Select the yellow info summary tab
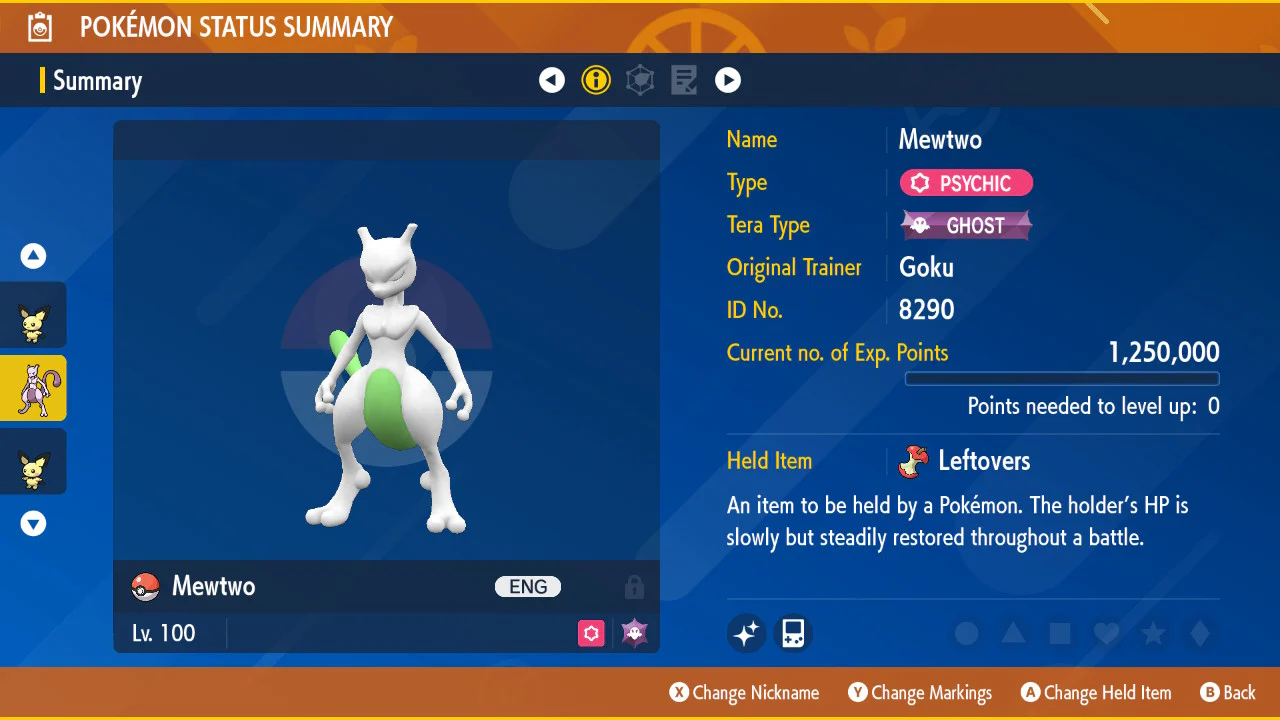Image resolution: width=1280 pixels, height=720 pixels. point(596,80)
